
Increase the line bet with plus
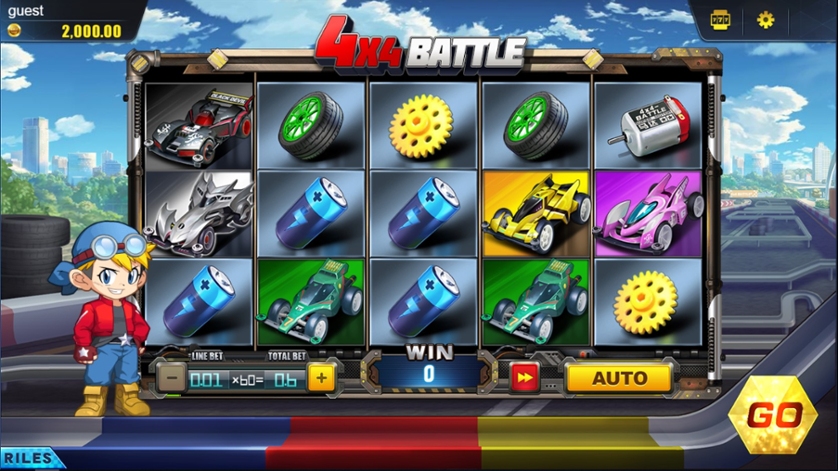tap(321, 378)
